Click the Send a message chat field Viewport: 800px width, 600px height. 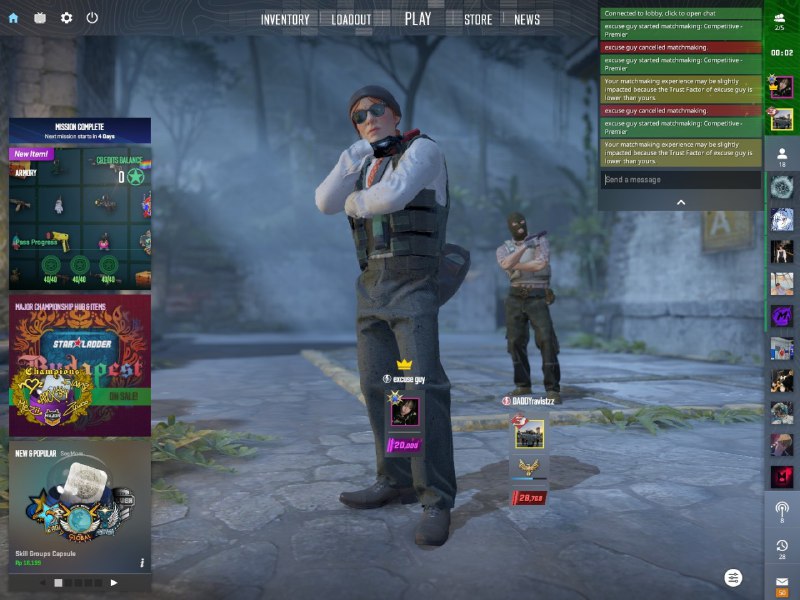680,180
